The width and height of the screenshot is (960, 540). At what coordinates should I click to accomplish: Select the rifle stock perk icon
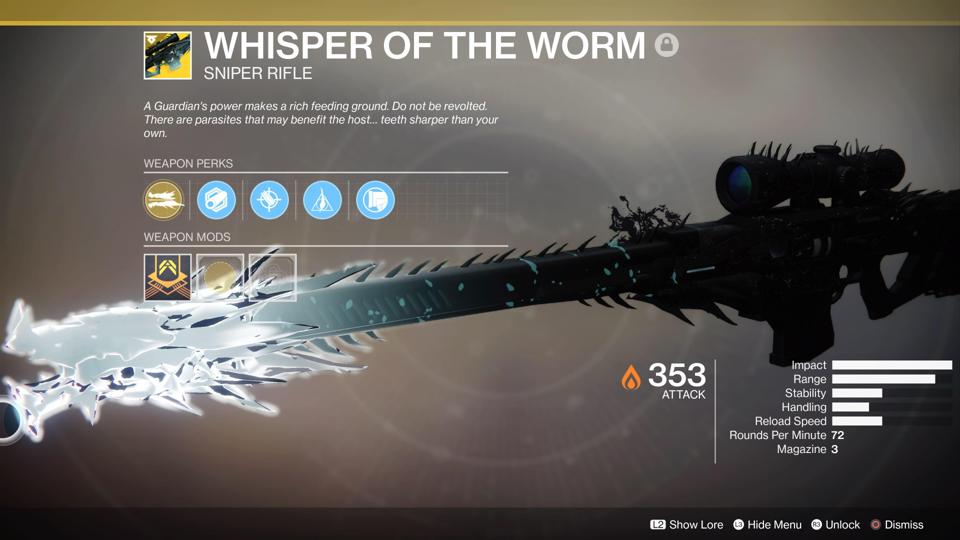click(375, 200)
